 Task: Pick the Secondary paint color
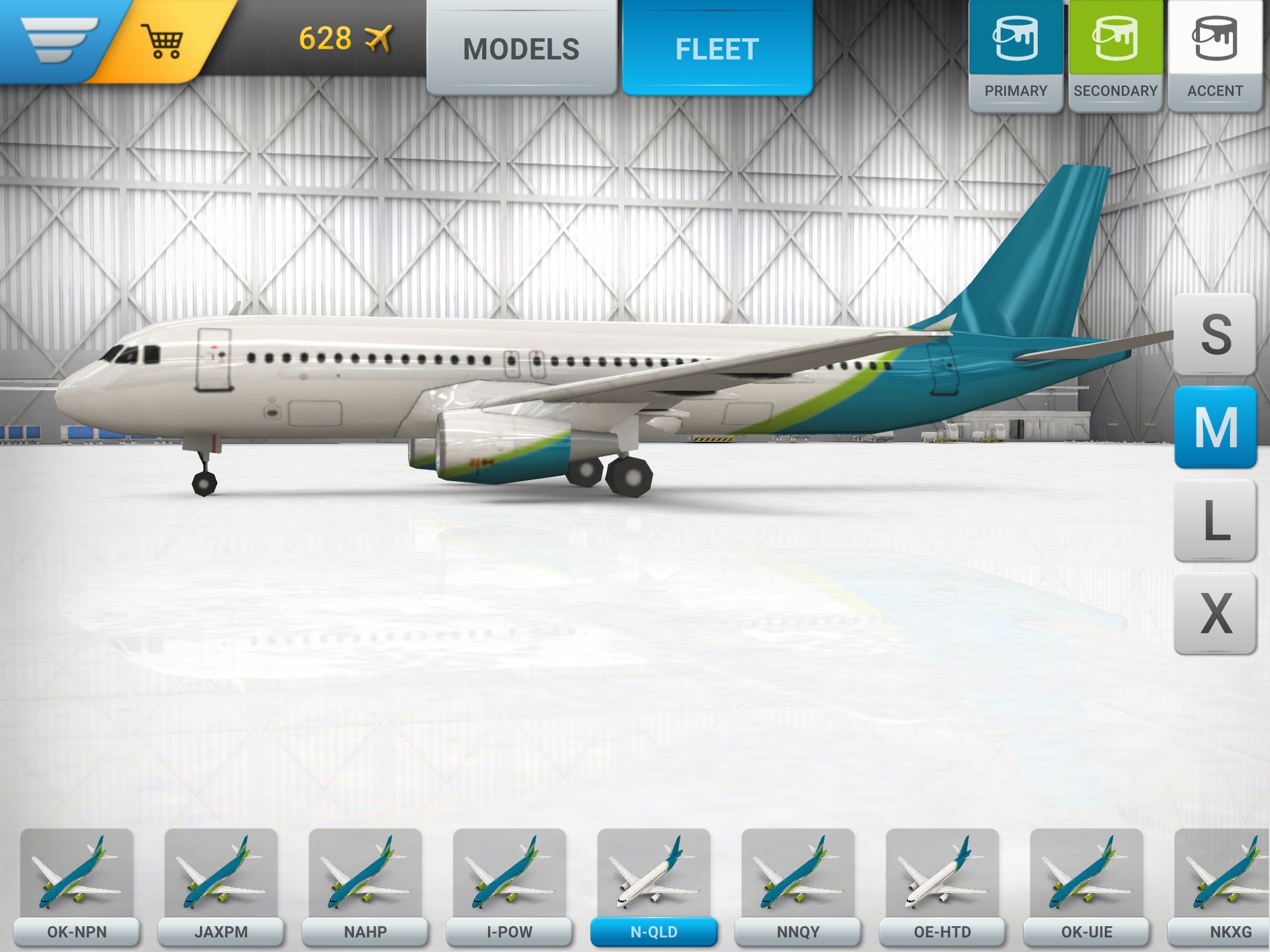[1115, 56]
